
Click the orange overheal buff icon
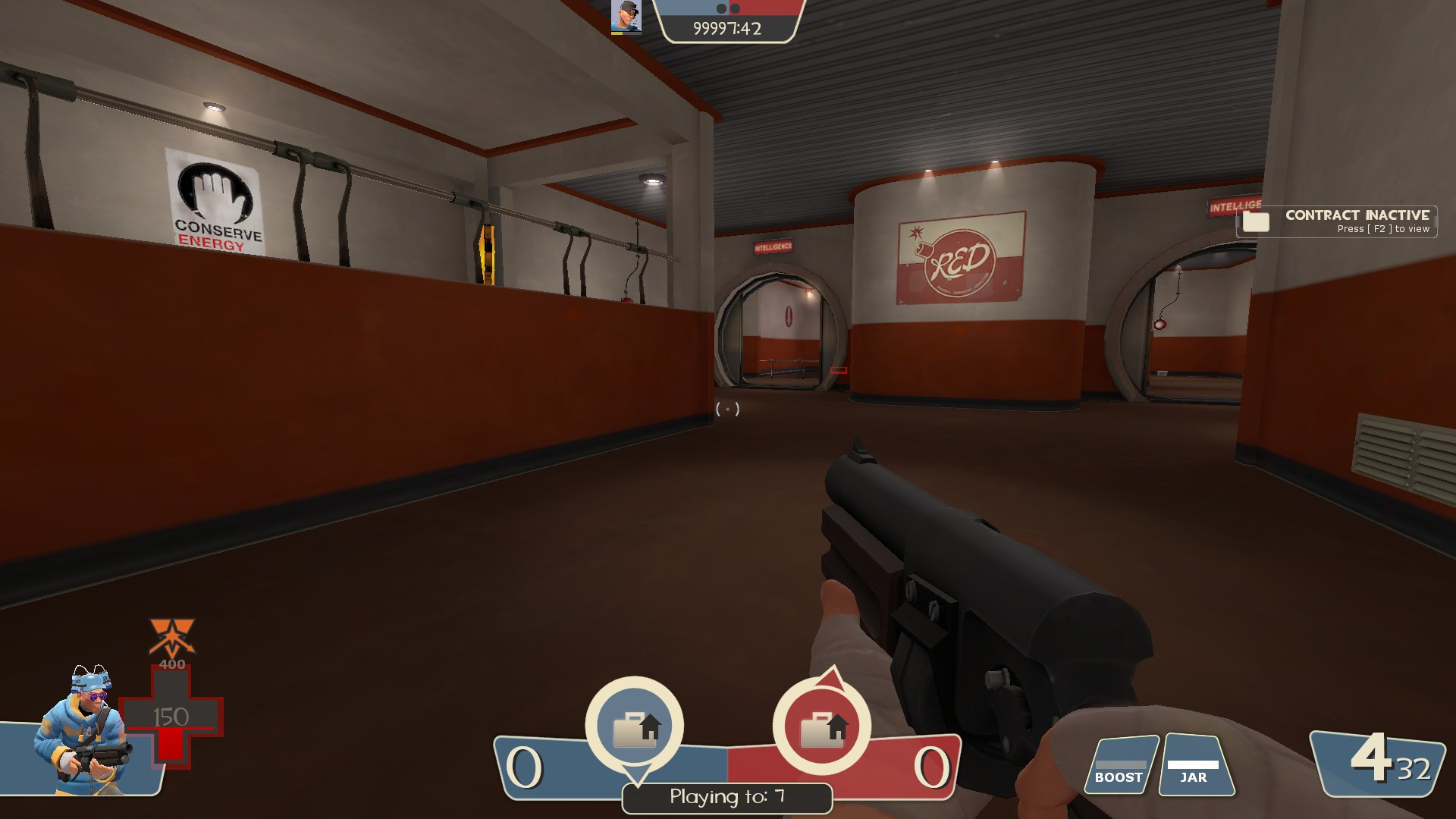click(x=172, y=638)
